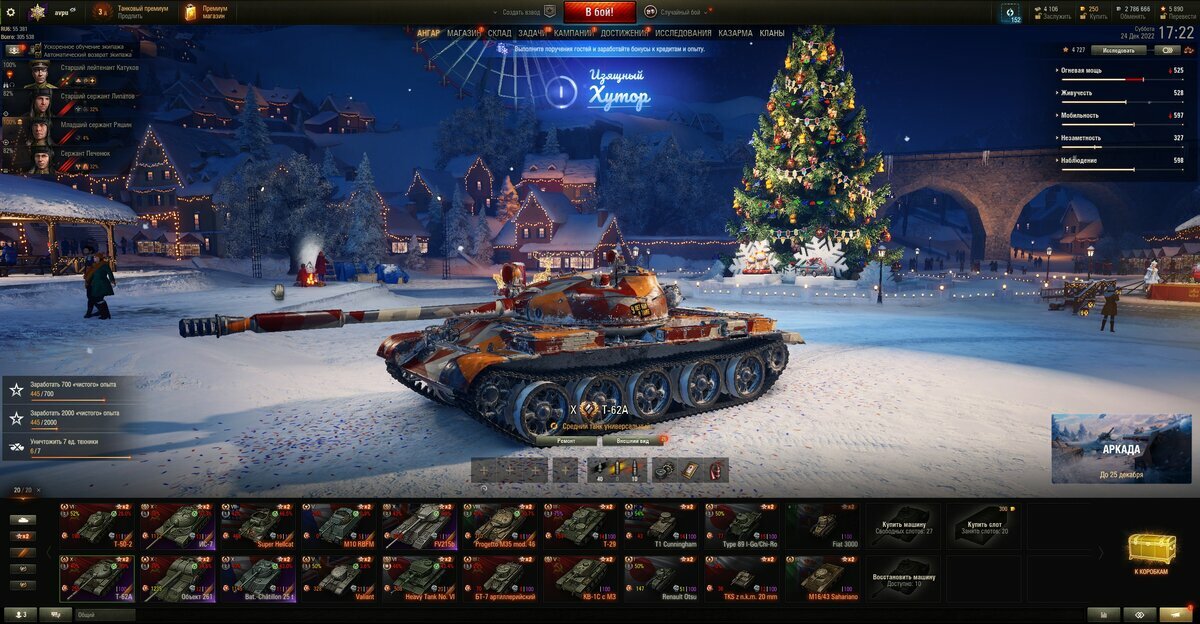Open the «Исследования» research tab

pos(683,33)
